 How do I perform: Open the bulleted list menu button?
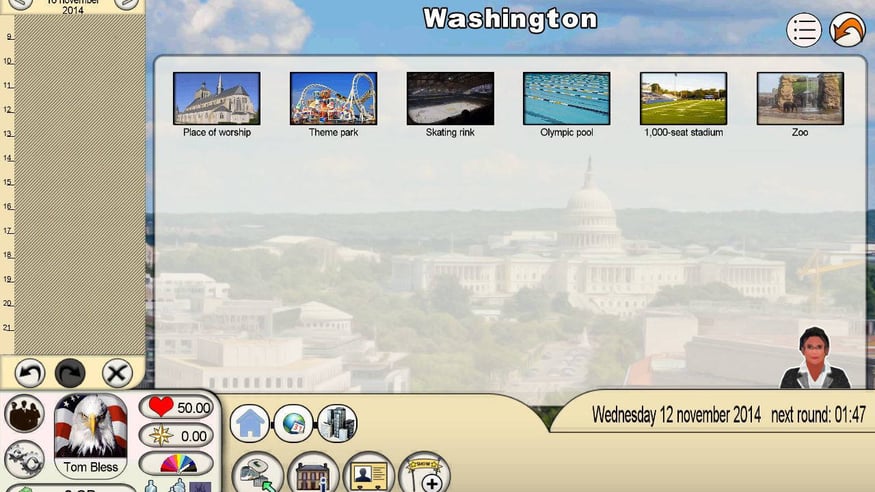804,30
